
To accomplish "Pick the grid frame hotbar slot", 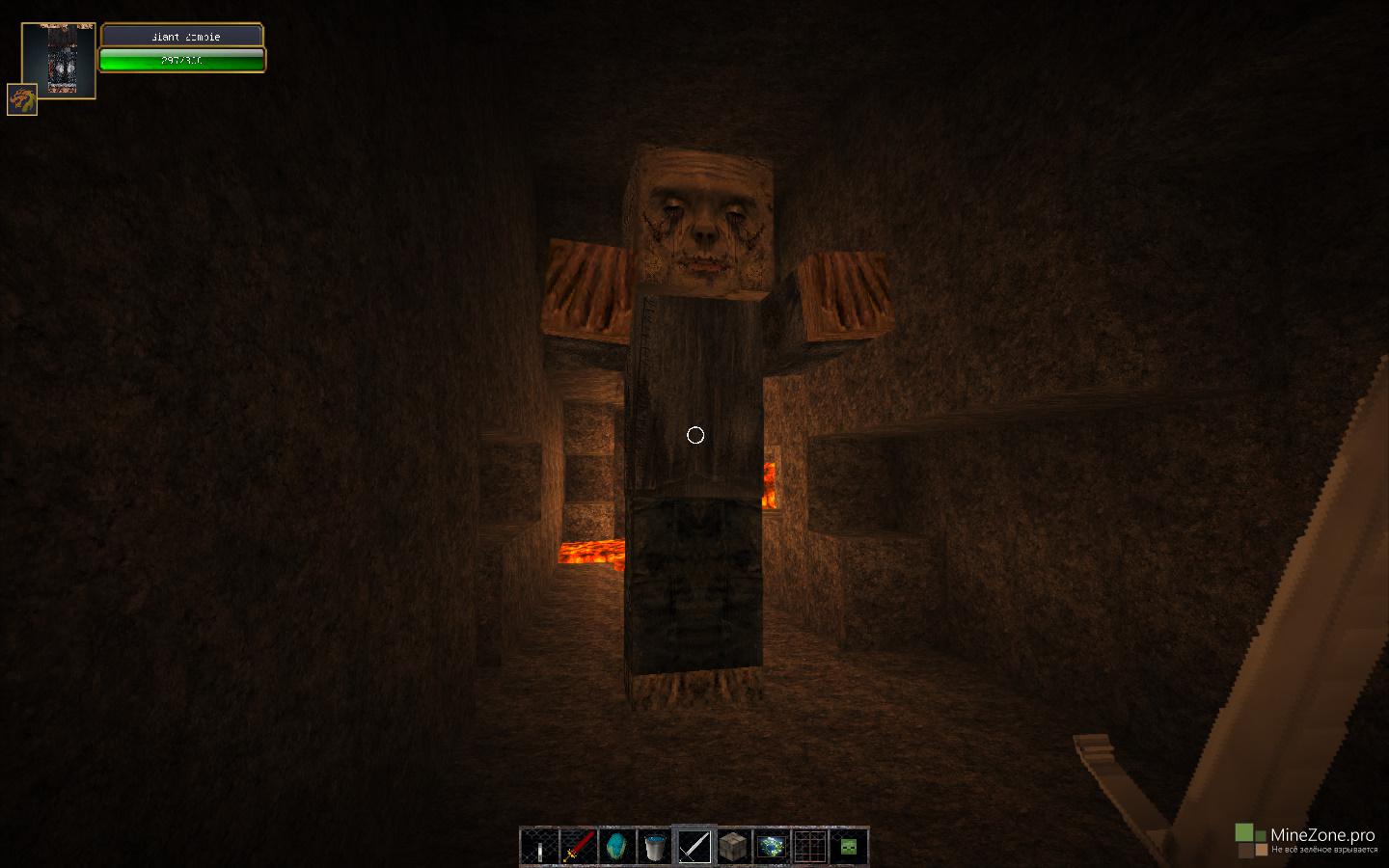I will click(x=810, y=847).
